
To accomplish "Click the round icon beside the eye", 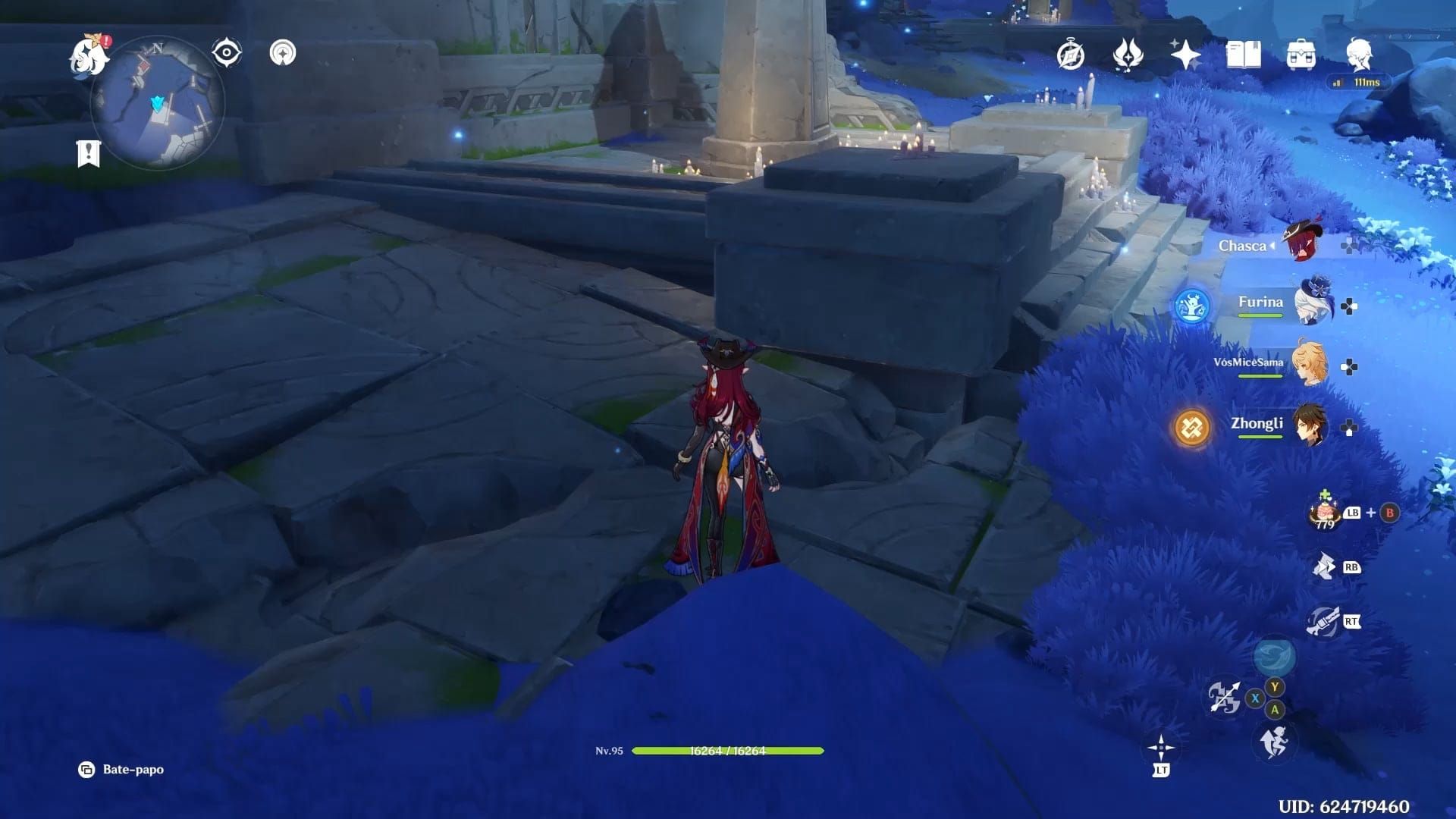I will pos(283,53).
